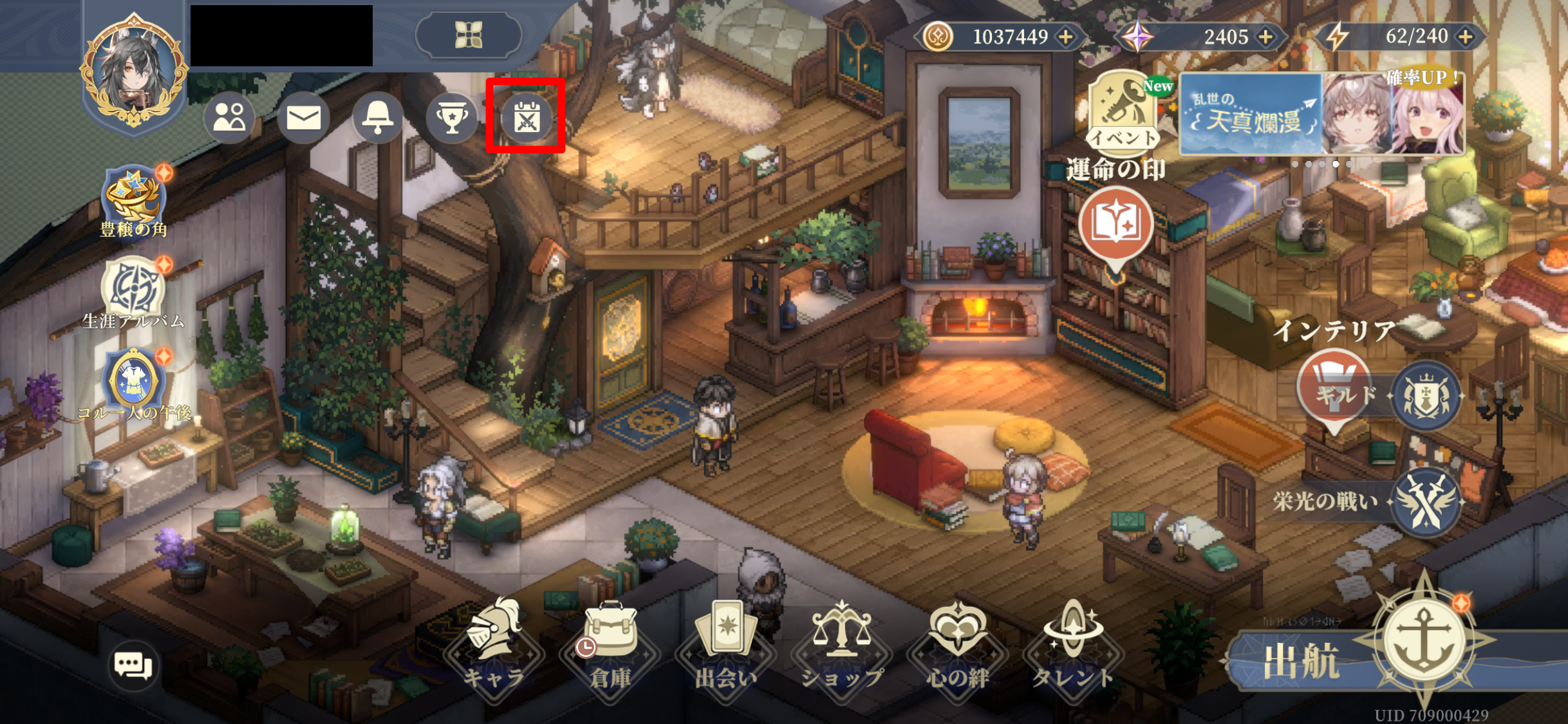This screenshot has width=1568, height=724.
Task: Open the crossed-swords calendar schedule
Action: tap(526, 118)
